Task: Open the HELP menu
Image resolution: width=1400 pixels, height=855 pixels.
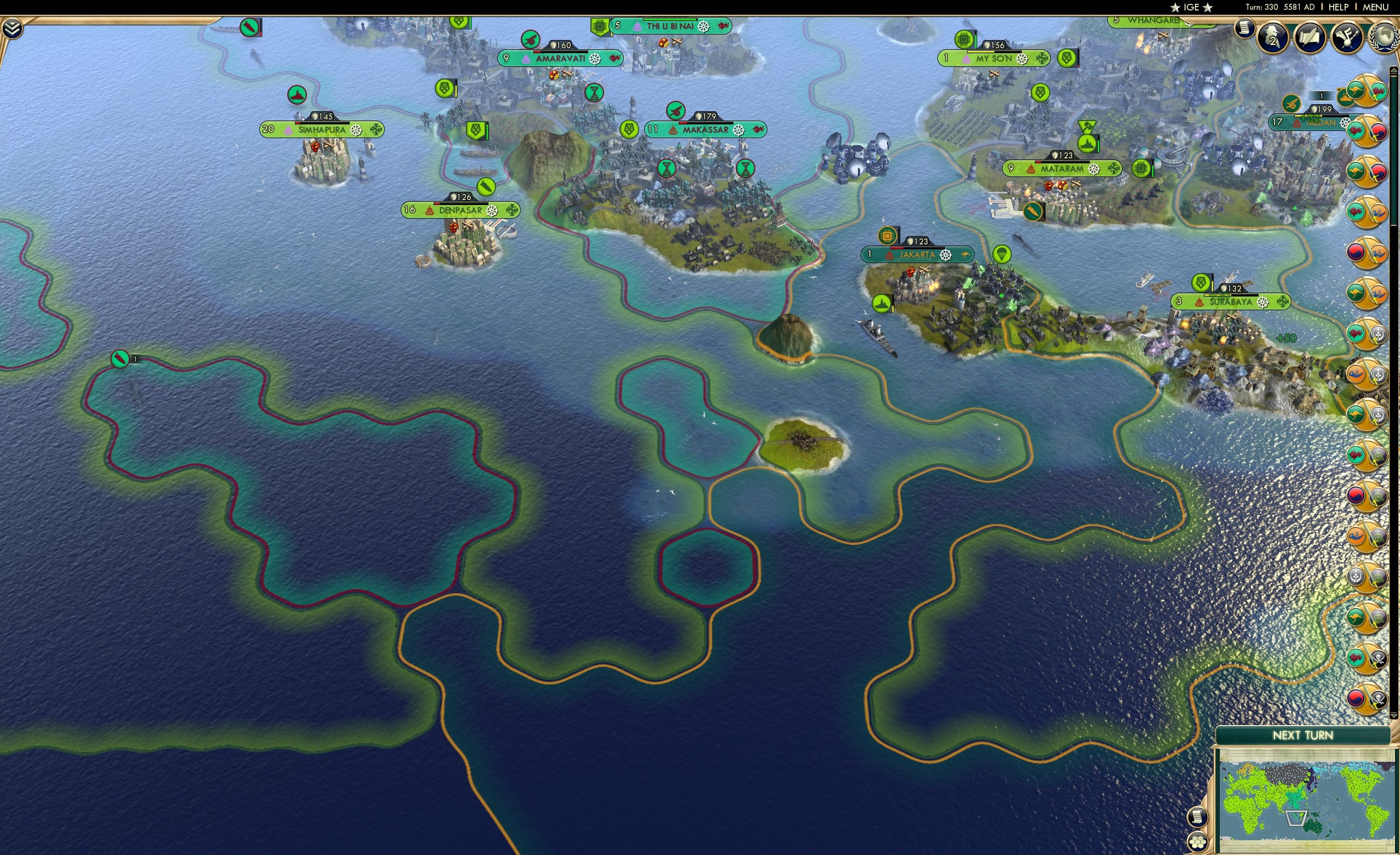Action: point(1339,7)
